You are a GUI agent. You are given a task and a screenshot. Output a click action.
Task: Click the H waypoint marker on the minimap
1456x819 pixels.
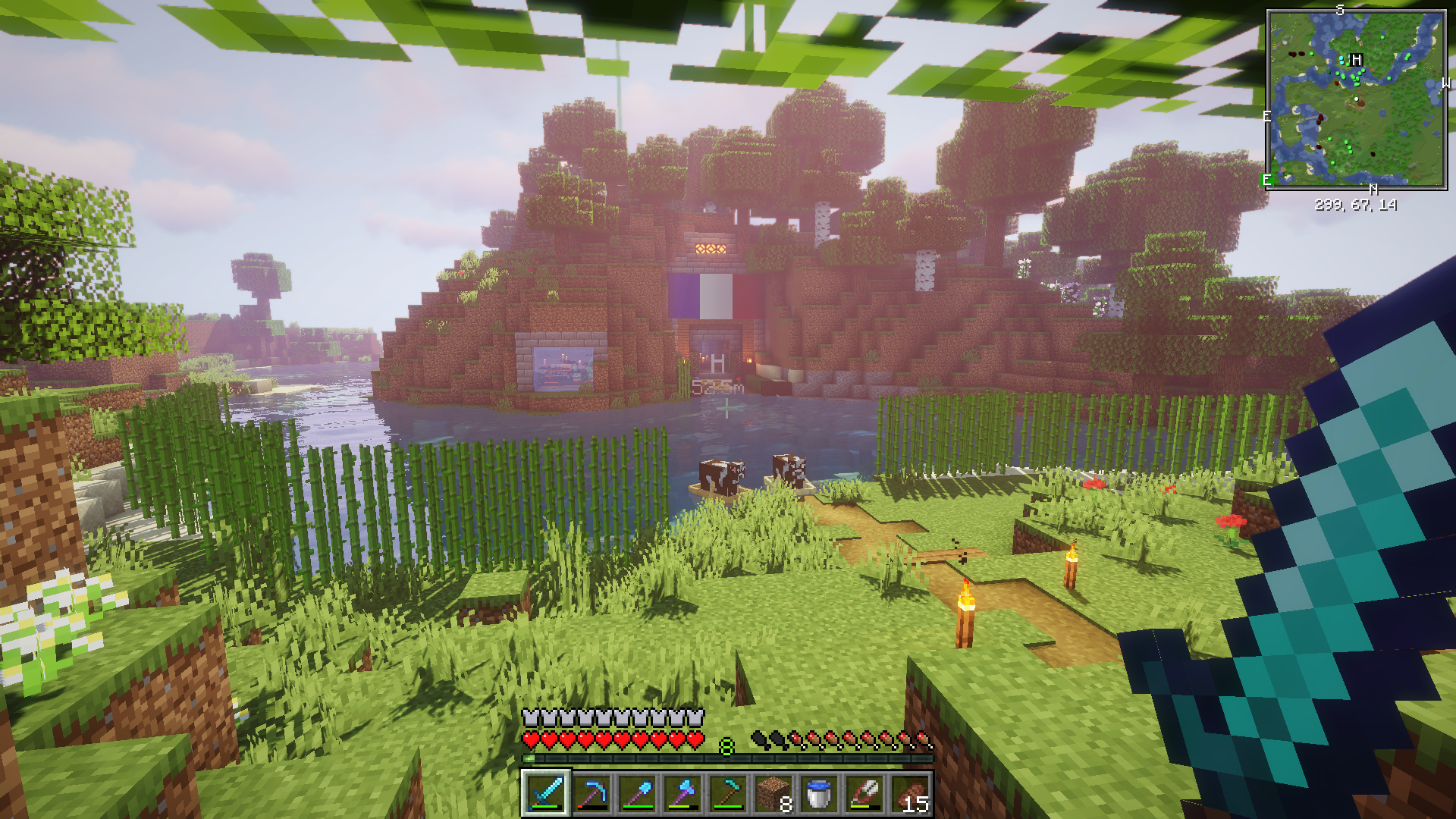[1357, 60]
